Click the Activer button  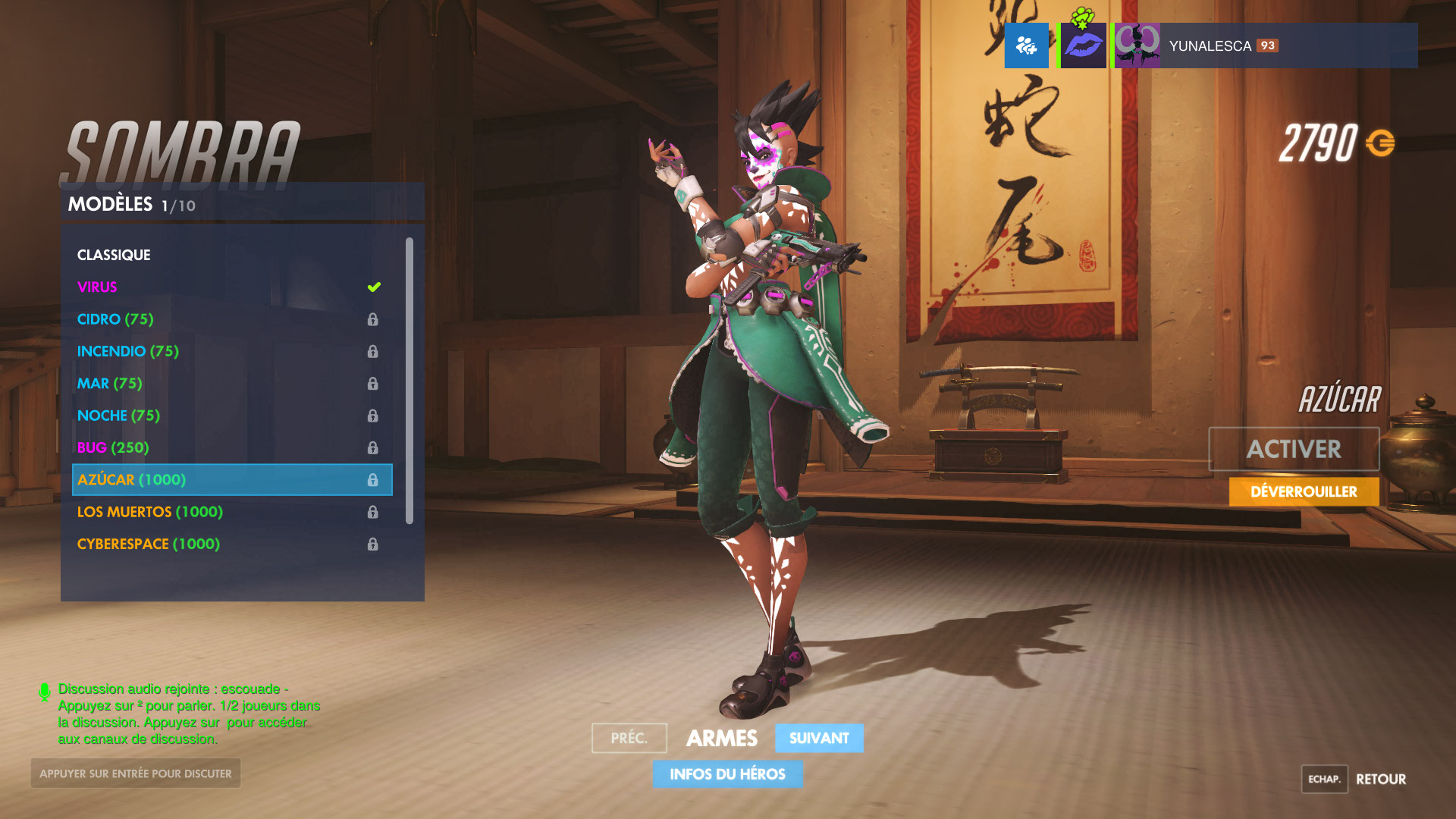tap(1293, 449)
